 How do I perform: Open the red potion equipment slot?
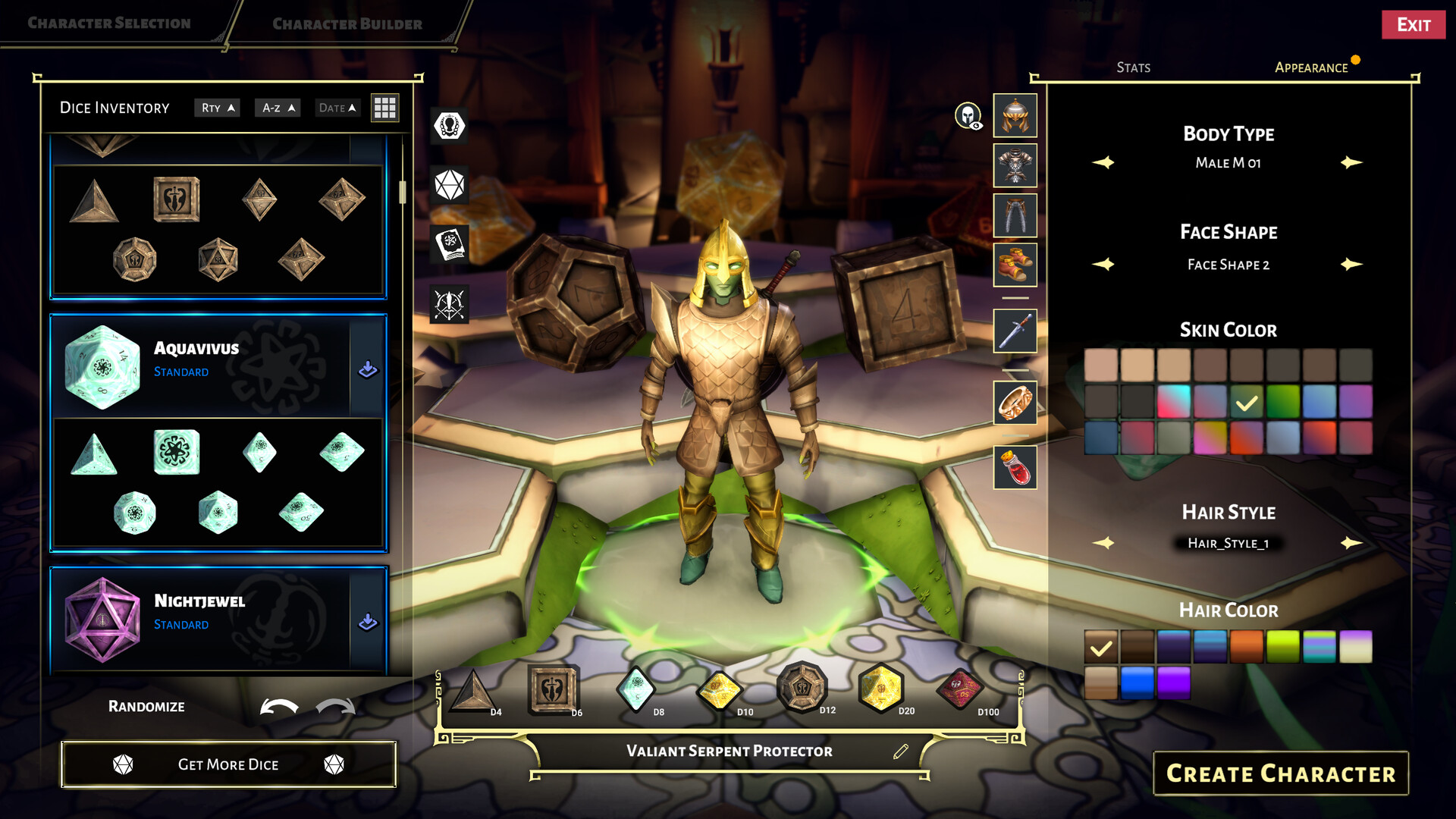(x=1015, y=467)
